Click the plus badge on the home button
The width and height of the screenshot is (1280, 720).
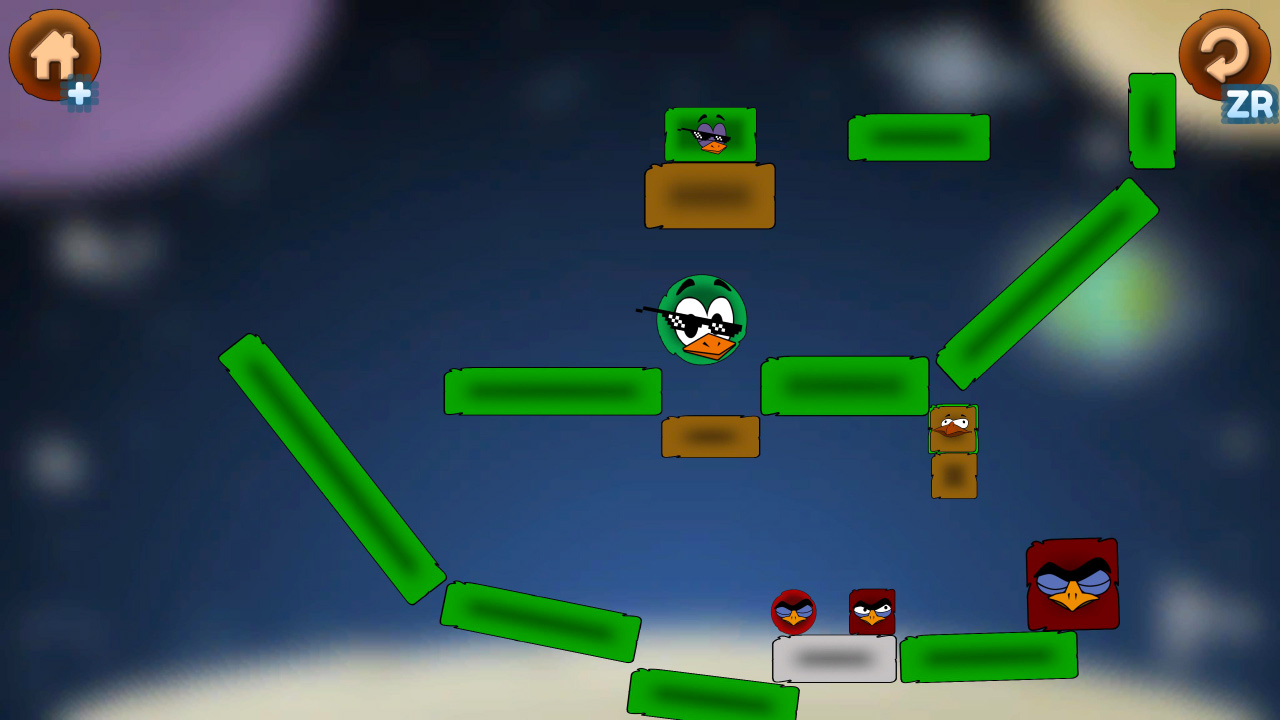[x=80, y=92]
